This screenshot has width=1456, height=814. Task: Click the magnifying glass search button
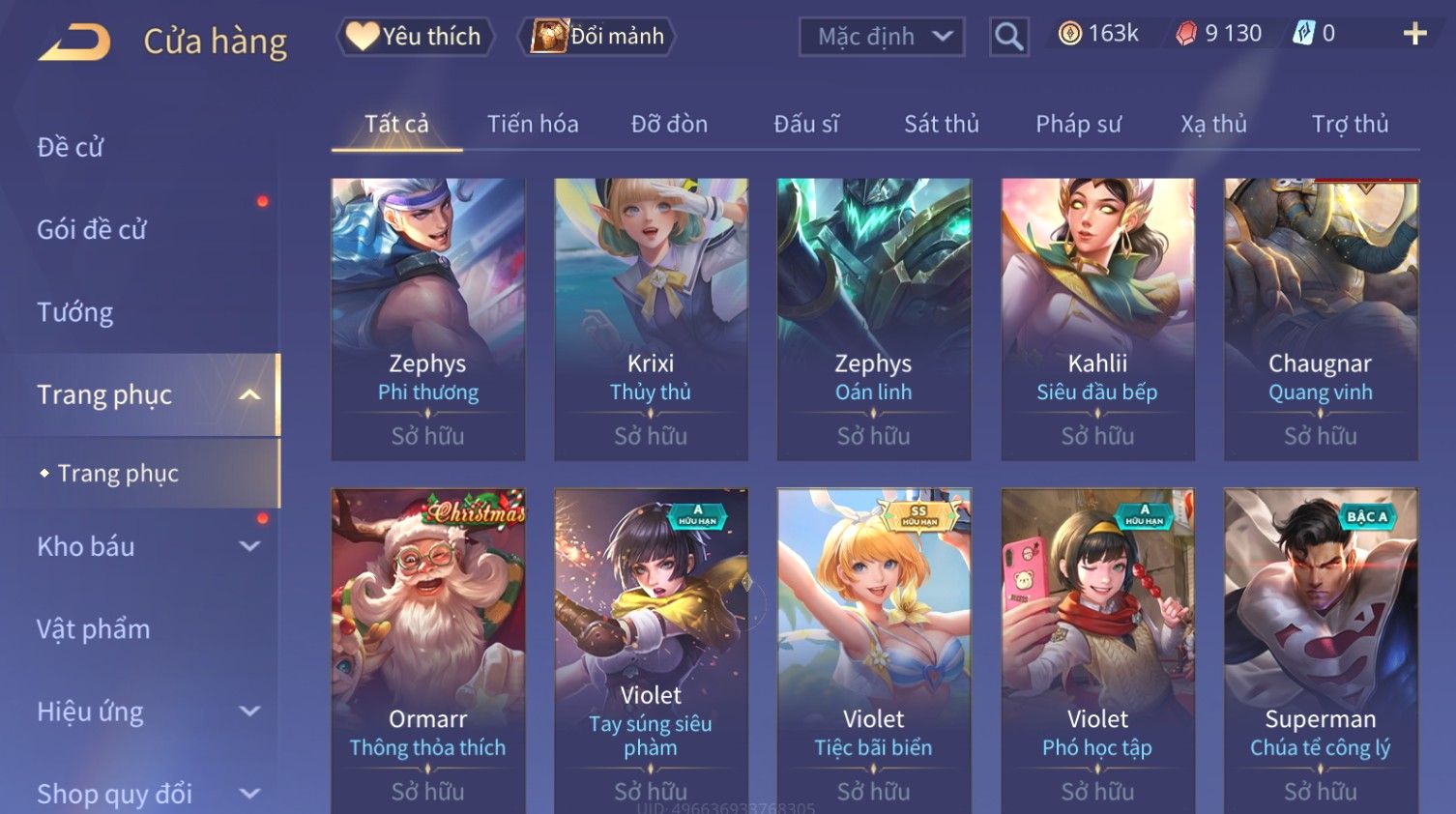coord(1008,37)
